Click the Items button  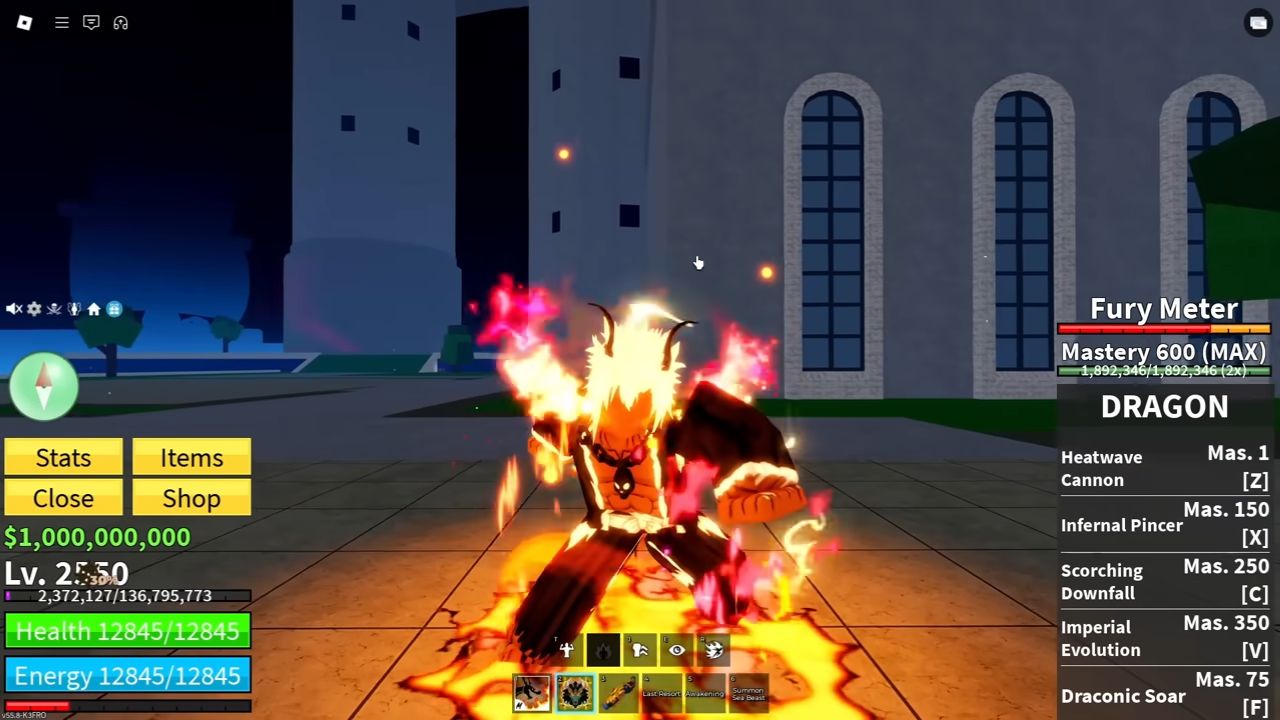[191, 457]
